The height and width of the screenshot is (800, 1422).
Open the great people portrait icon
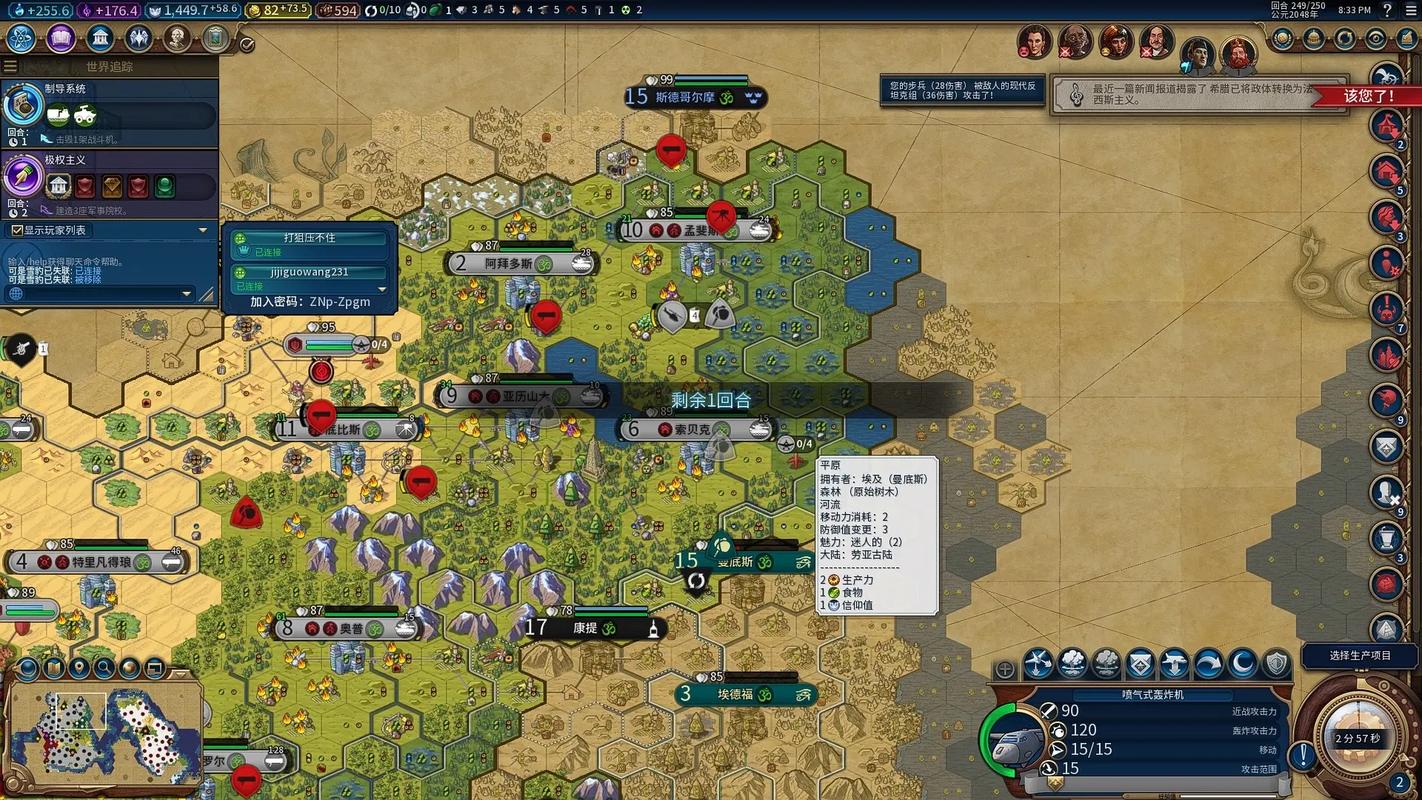pyautogui.click(x=178, y=39)
